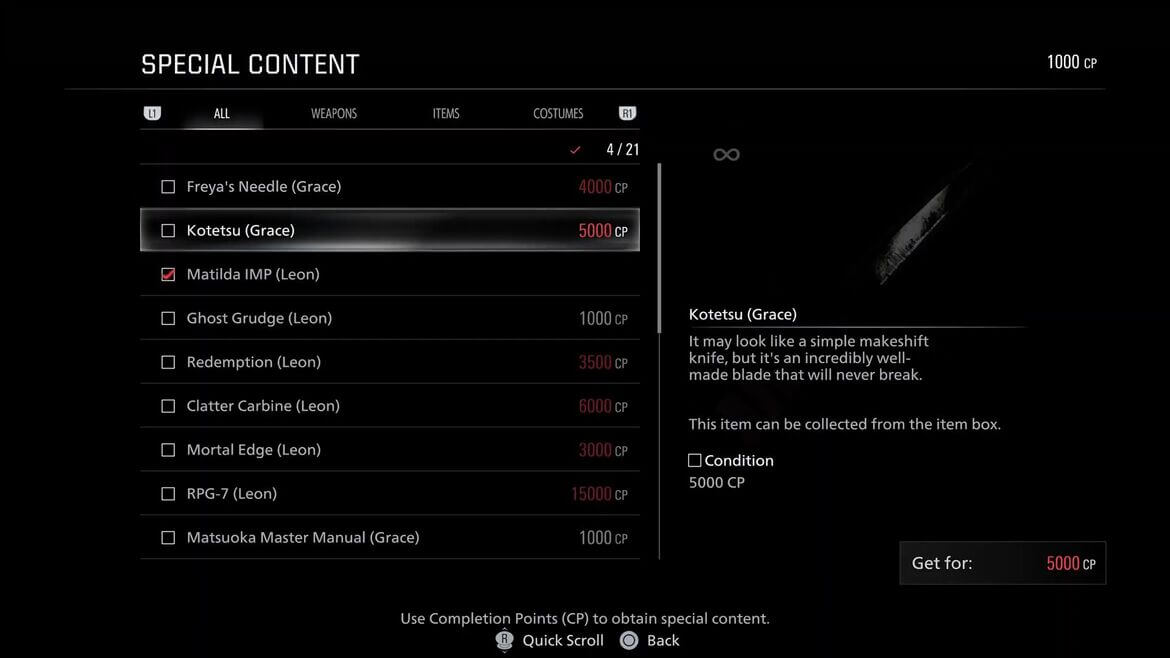Viewport: 1170px width, 658px height.
Task: Switch to the ALL tab
Action: click(x=222, y=114)
